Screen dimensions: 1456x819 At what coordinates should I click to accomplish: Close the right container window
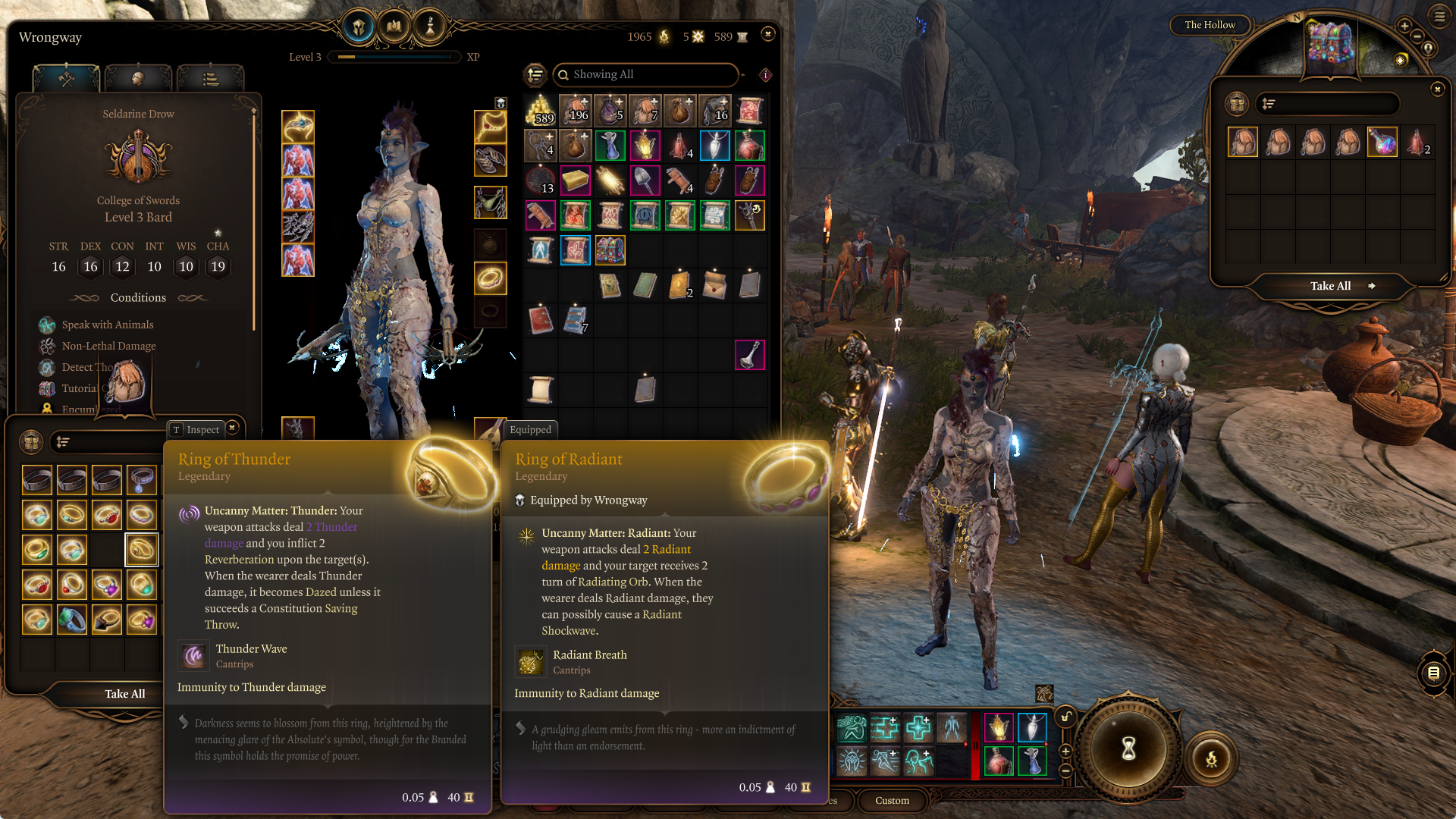tap(1437, 89)
